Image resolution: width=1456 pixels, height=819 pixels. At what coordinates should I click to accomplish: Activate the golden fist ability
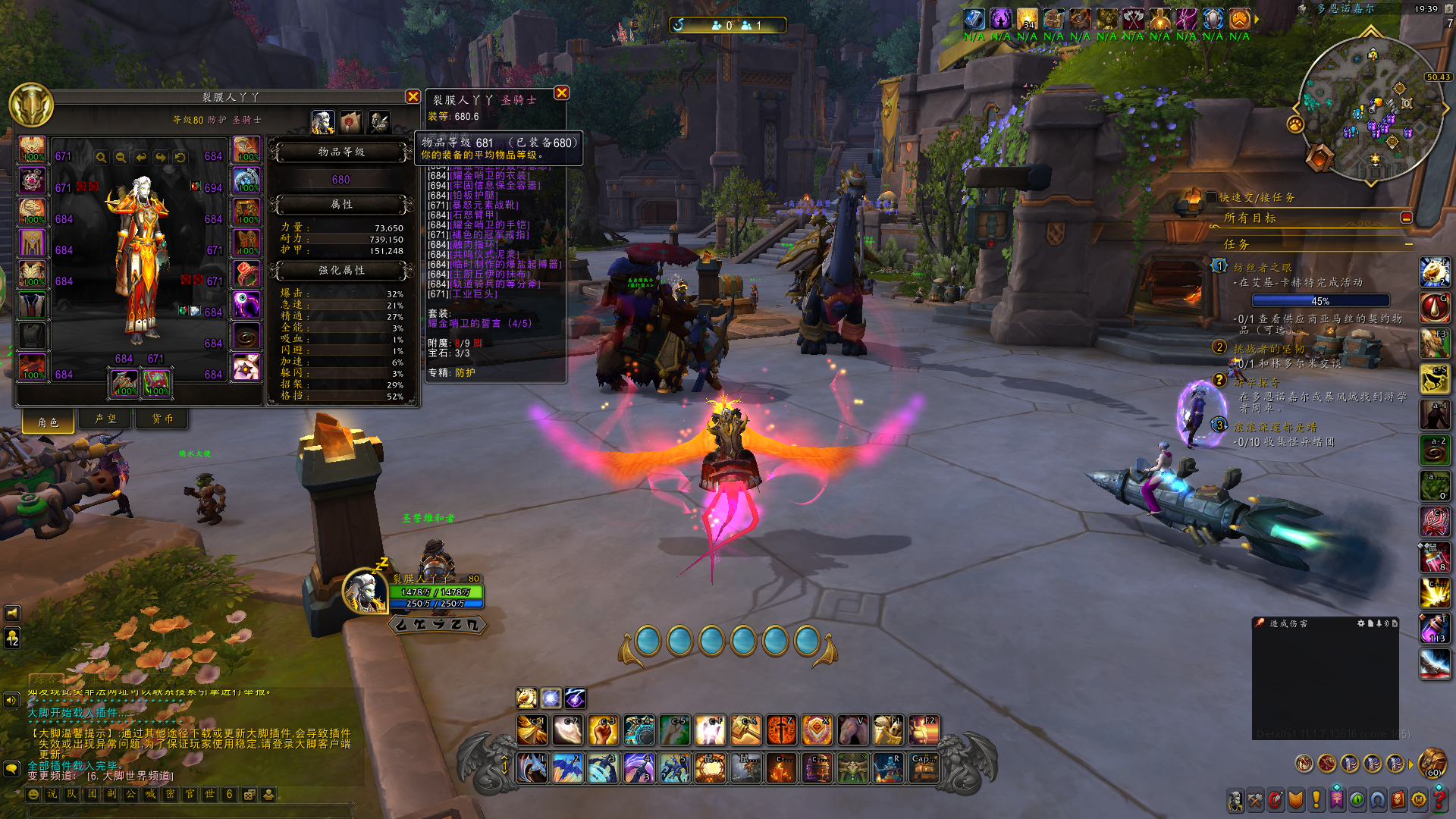pyautogui.click(x=603, y=730)
